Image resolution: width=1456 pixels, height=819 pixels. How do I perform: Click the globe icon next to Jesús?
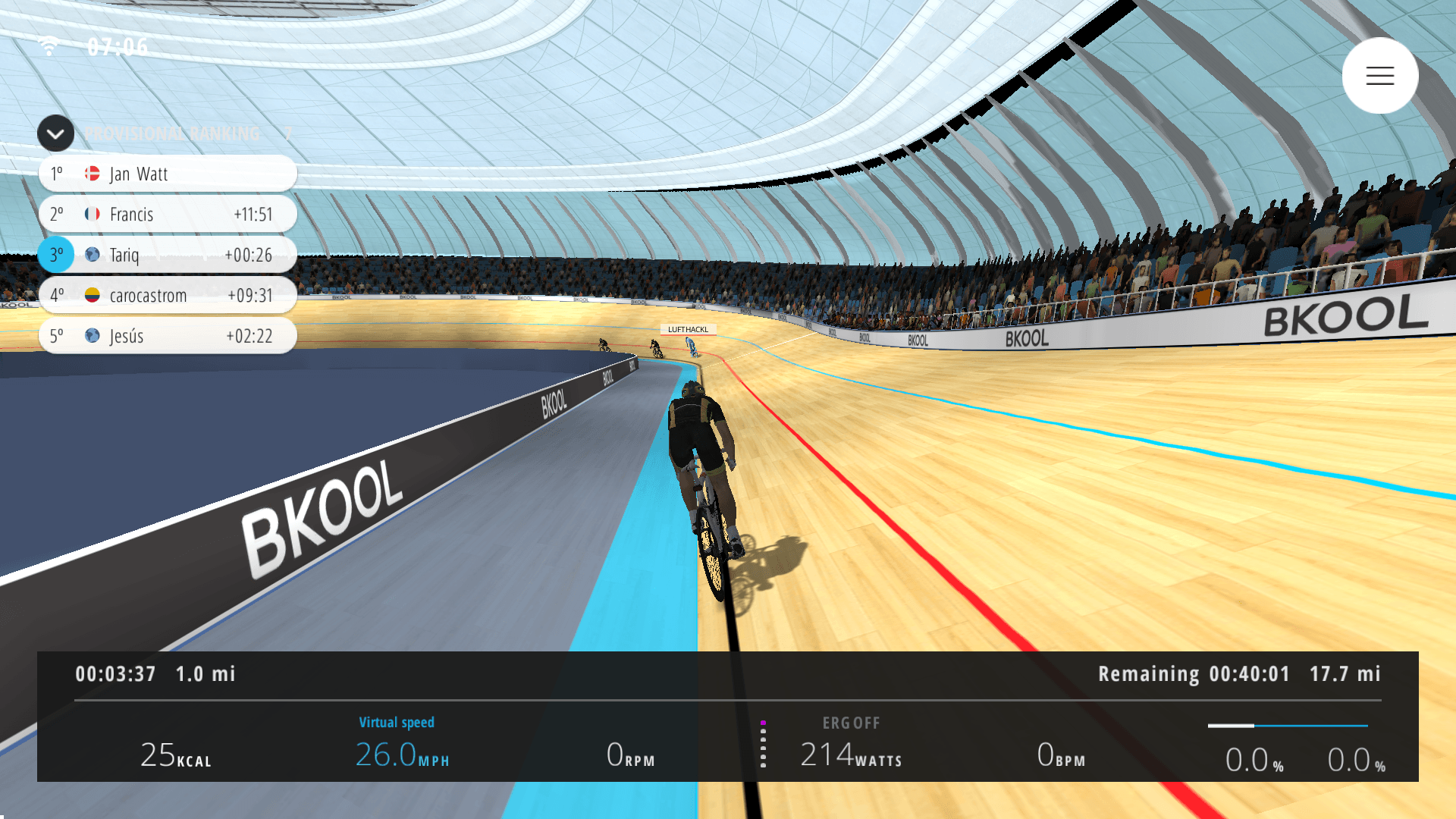coord(92,336)
